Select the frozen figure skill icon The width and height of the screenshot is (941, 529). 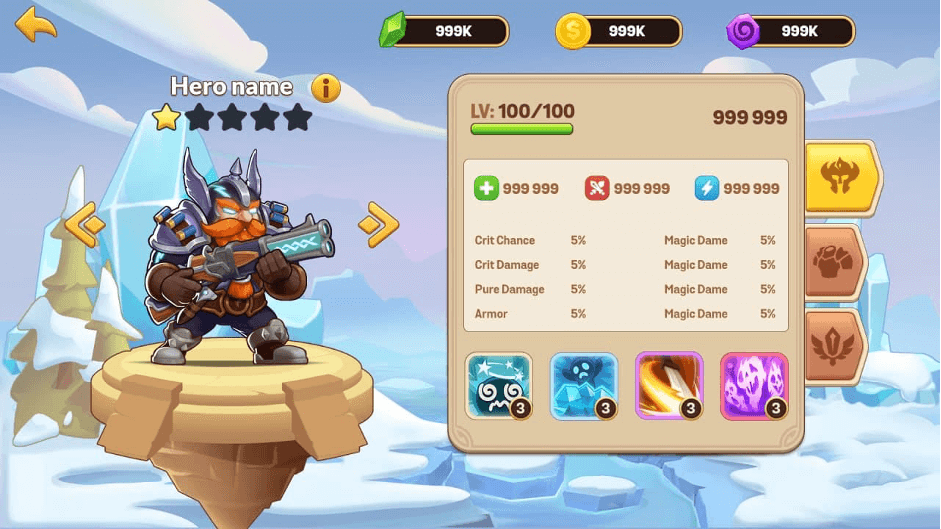click(x=584, y=385)
